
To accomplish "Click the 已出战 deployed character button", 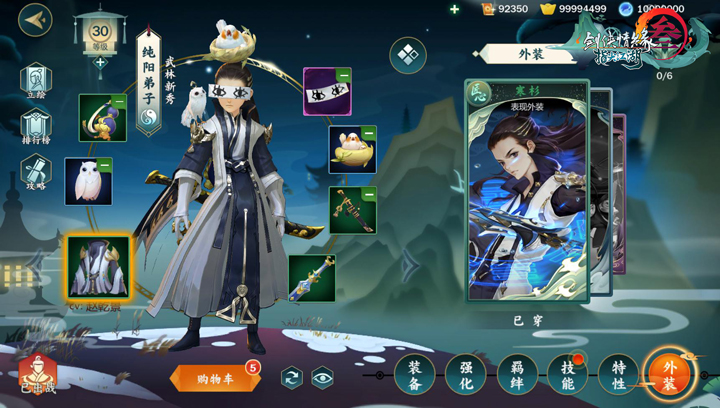I will 38,376.
